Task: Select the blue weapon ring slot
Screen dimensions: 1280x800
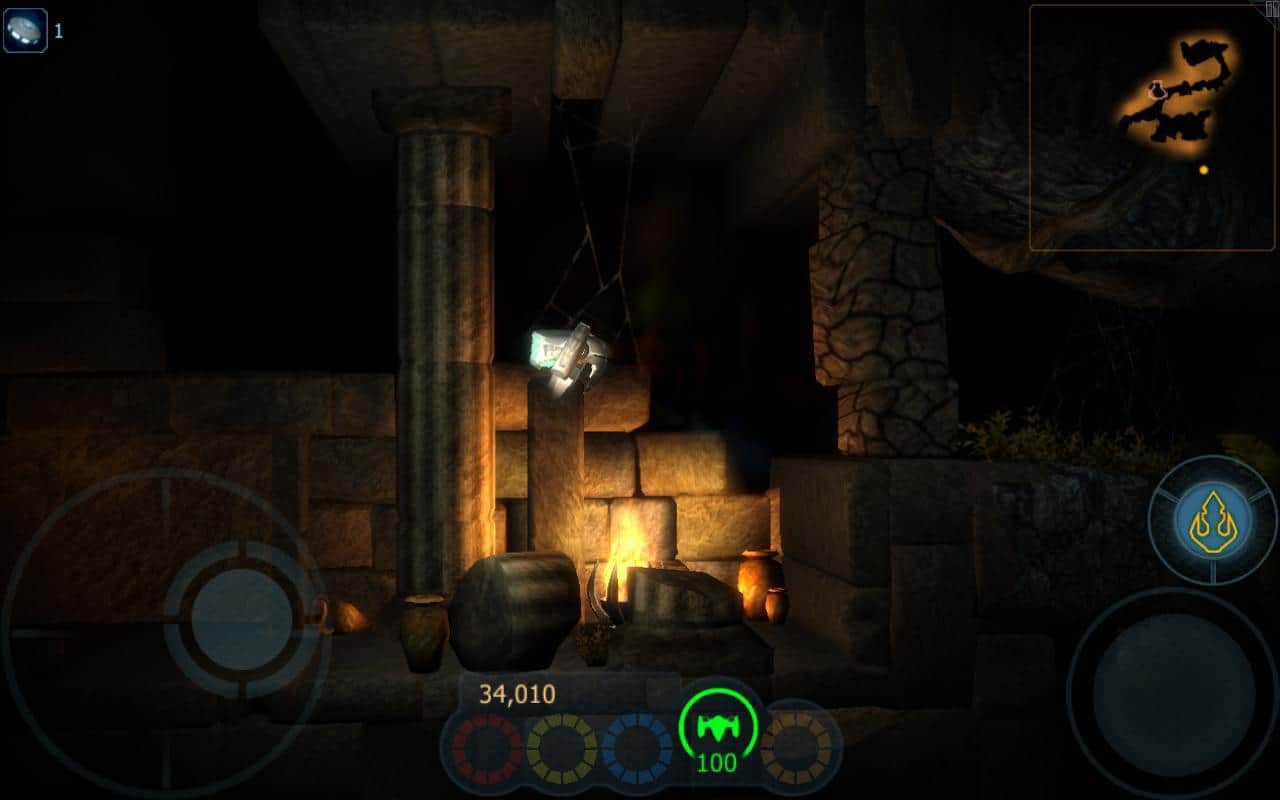Action: pyautogui.click(x=636, y=748)
